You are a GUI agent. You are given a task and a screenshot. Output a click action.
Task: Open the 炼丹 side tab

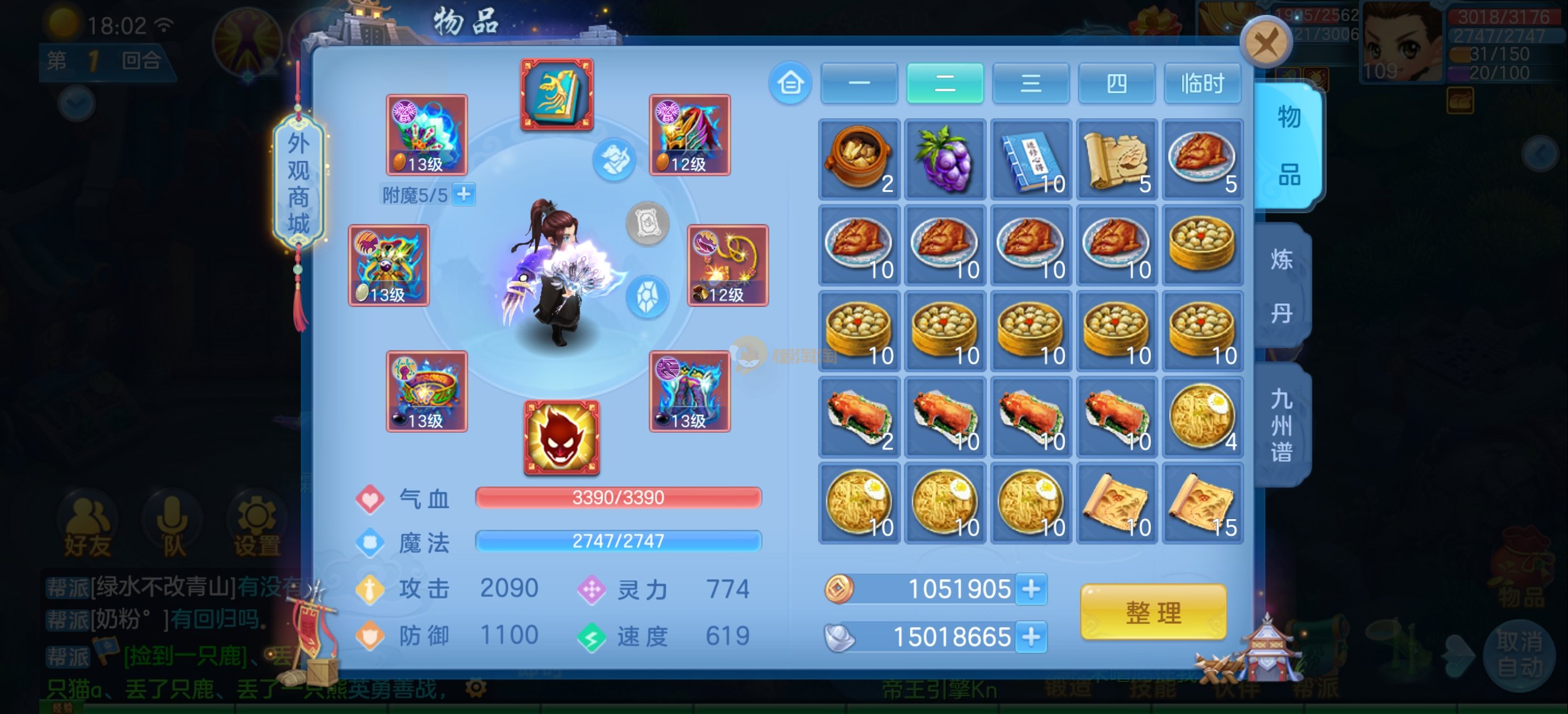pos(1282,287)
